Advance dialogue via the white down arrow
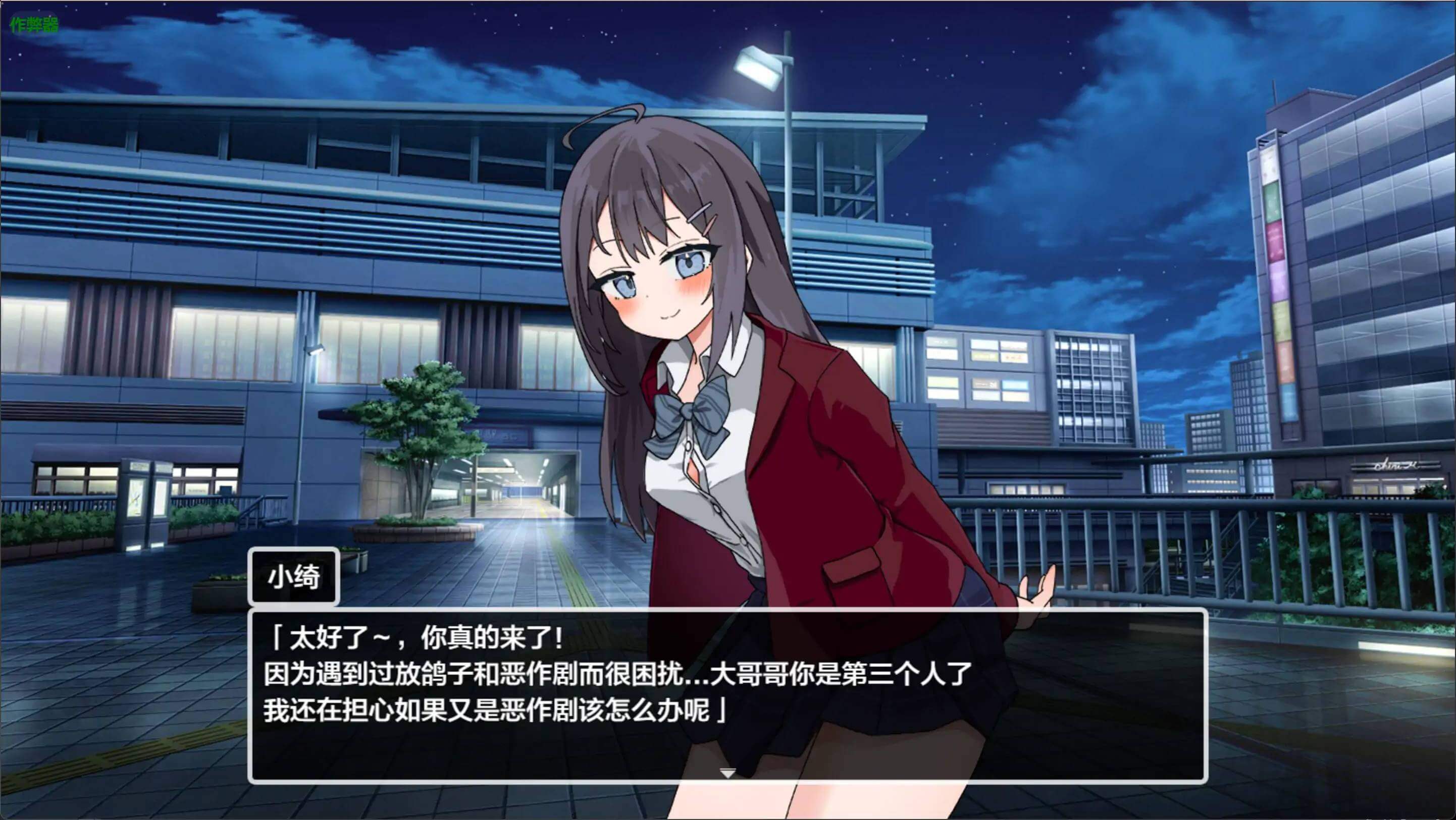 727,773
